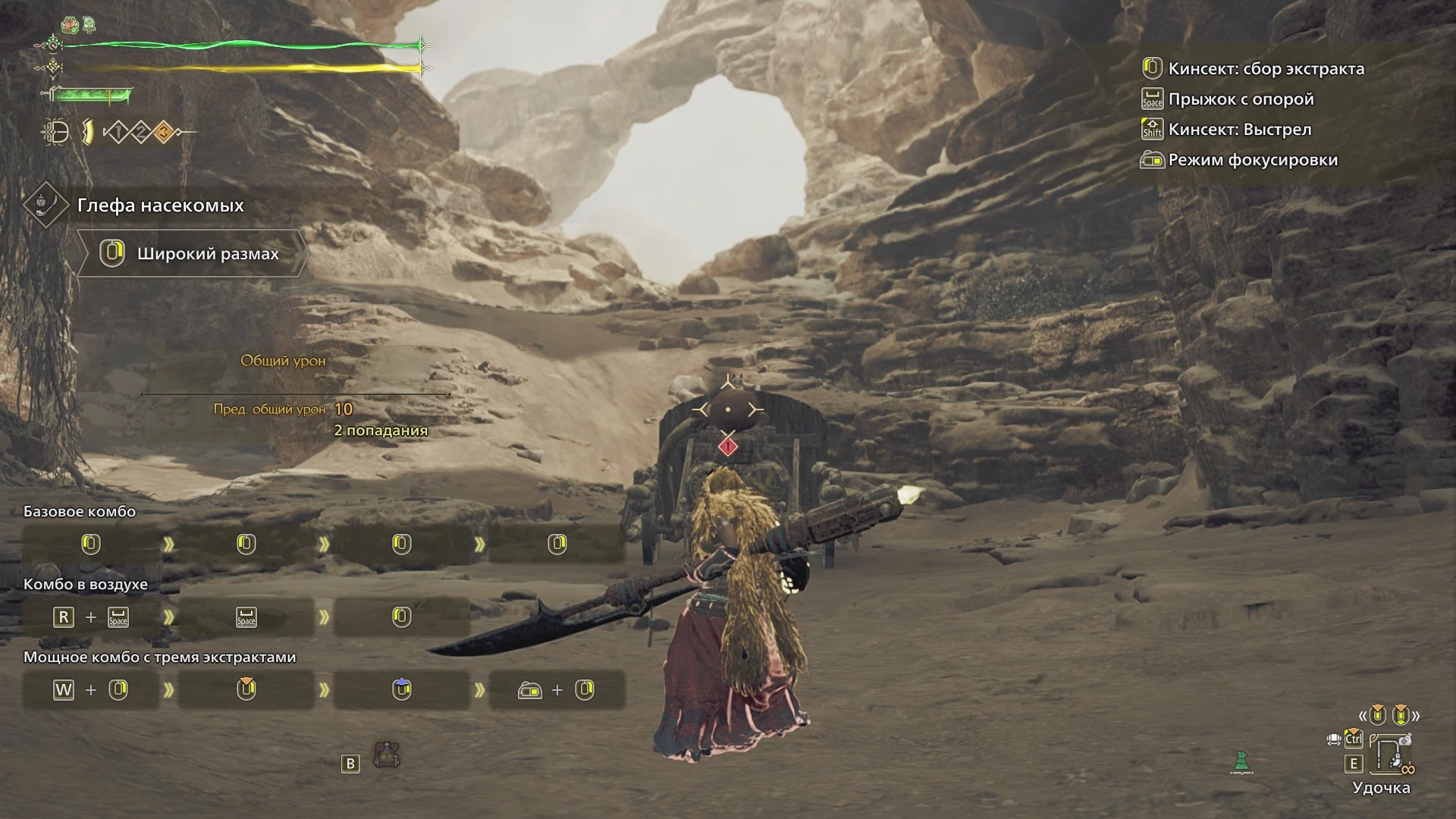Select the Глефа насекомых weapon header
The height and width of the screenshot is (819, 1456).
[160, 206]
